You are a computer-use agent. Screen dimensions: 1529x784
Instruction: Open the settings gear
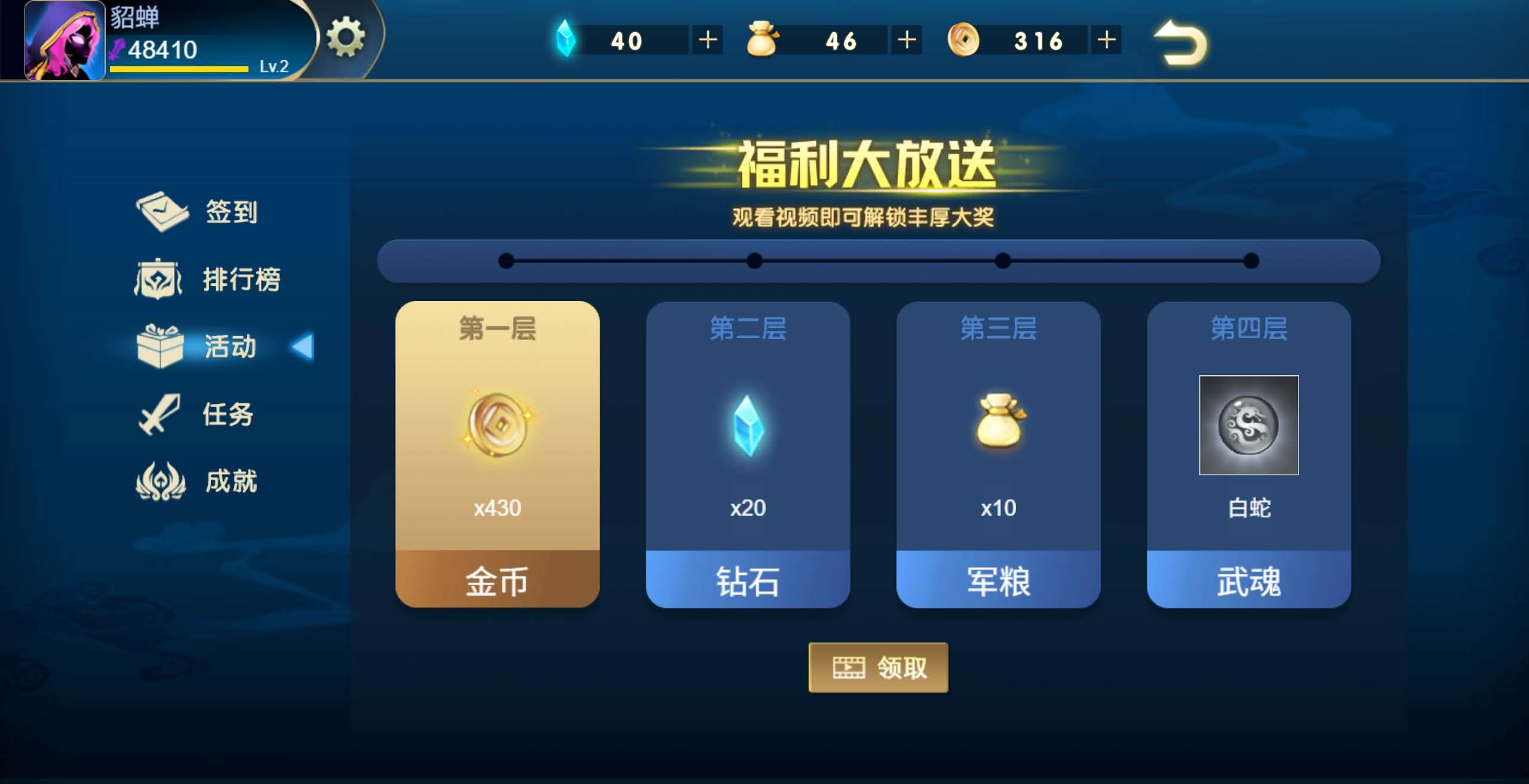tap(346, 37)
